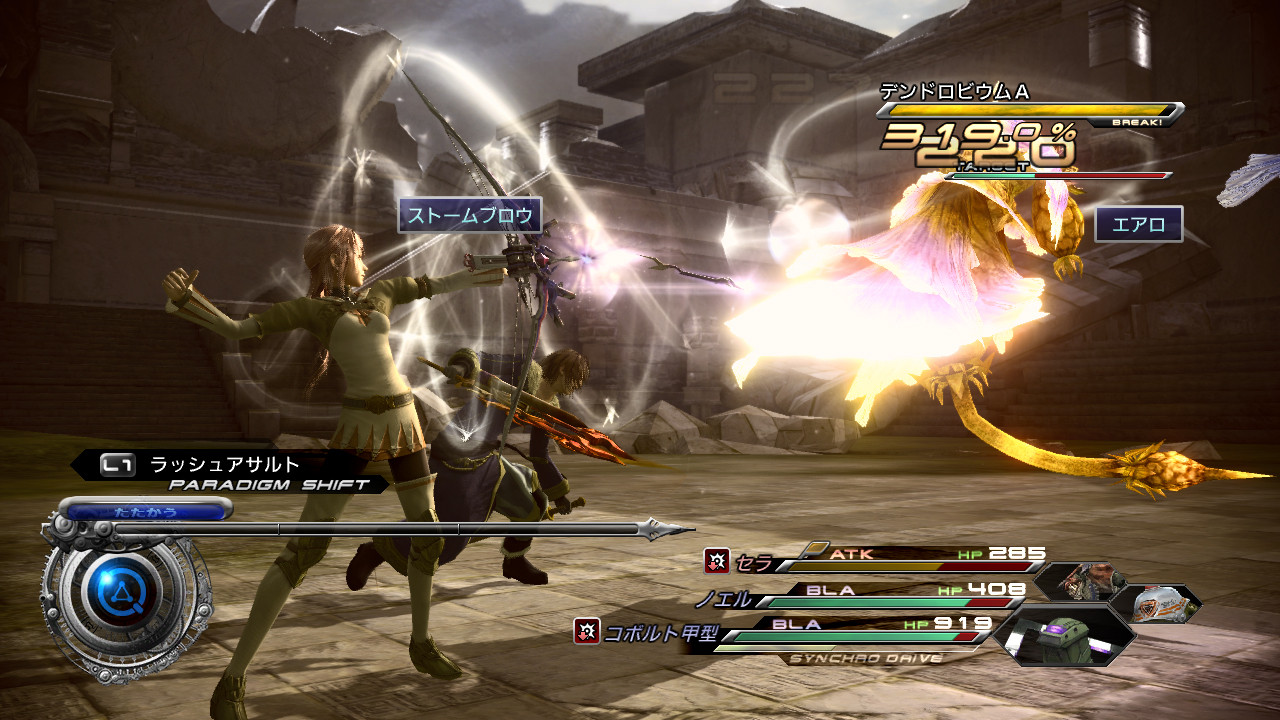Pick the white-and-orange monster portrait
This screenshot has height=720, width=1280.
click(x=1160, y=604)
